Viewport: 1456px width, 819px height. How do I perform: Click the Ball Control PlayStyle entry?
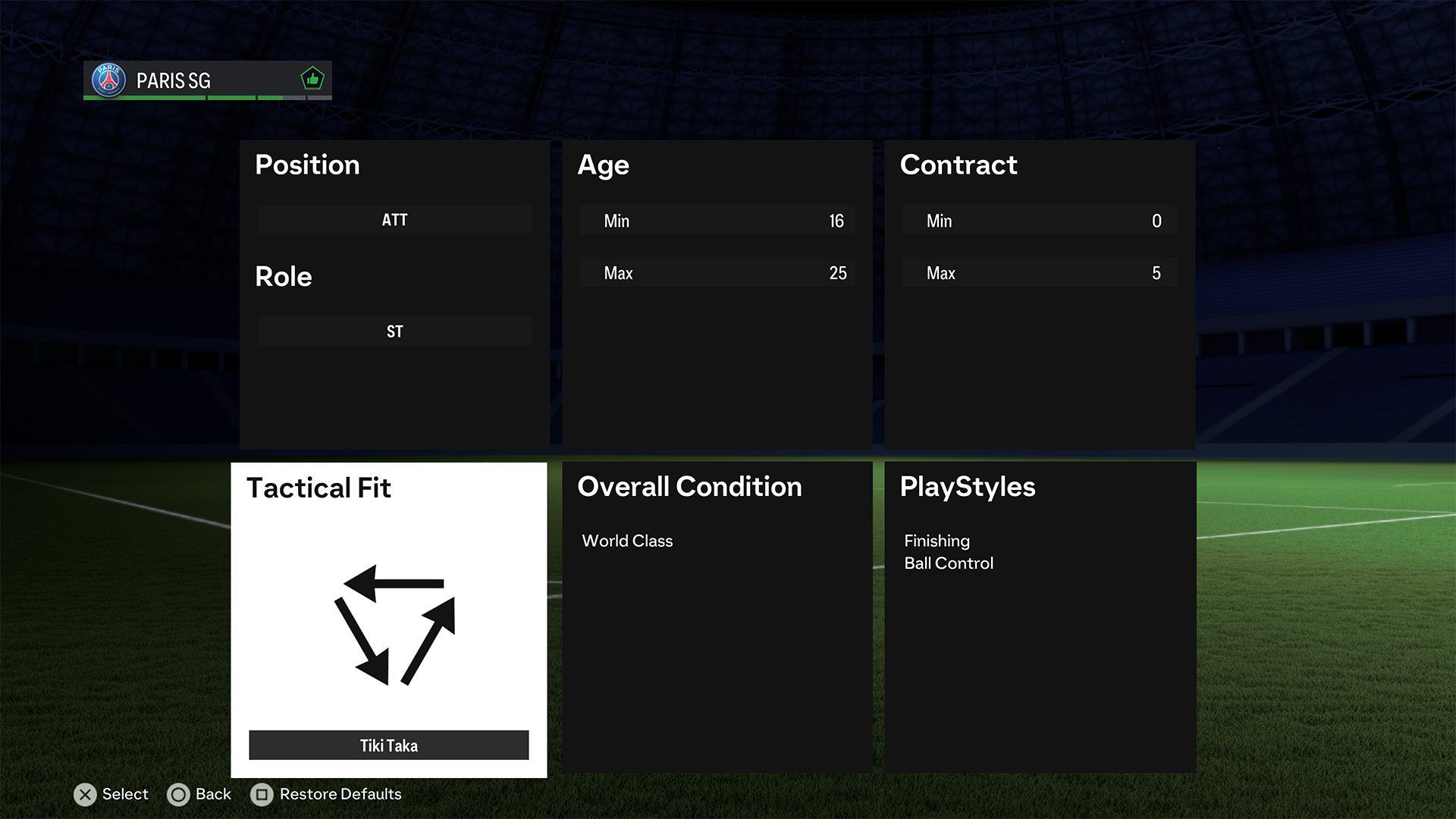point(948,563)
